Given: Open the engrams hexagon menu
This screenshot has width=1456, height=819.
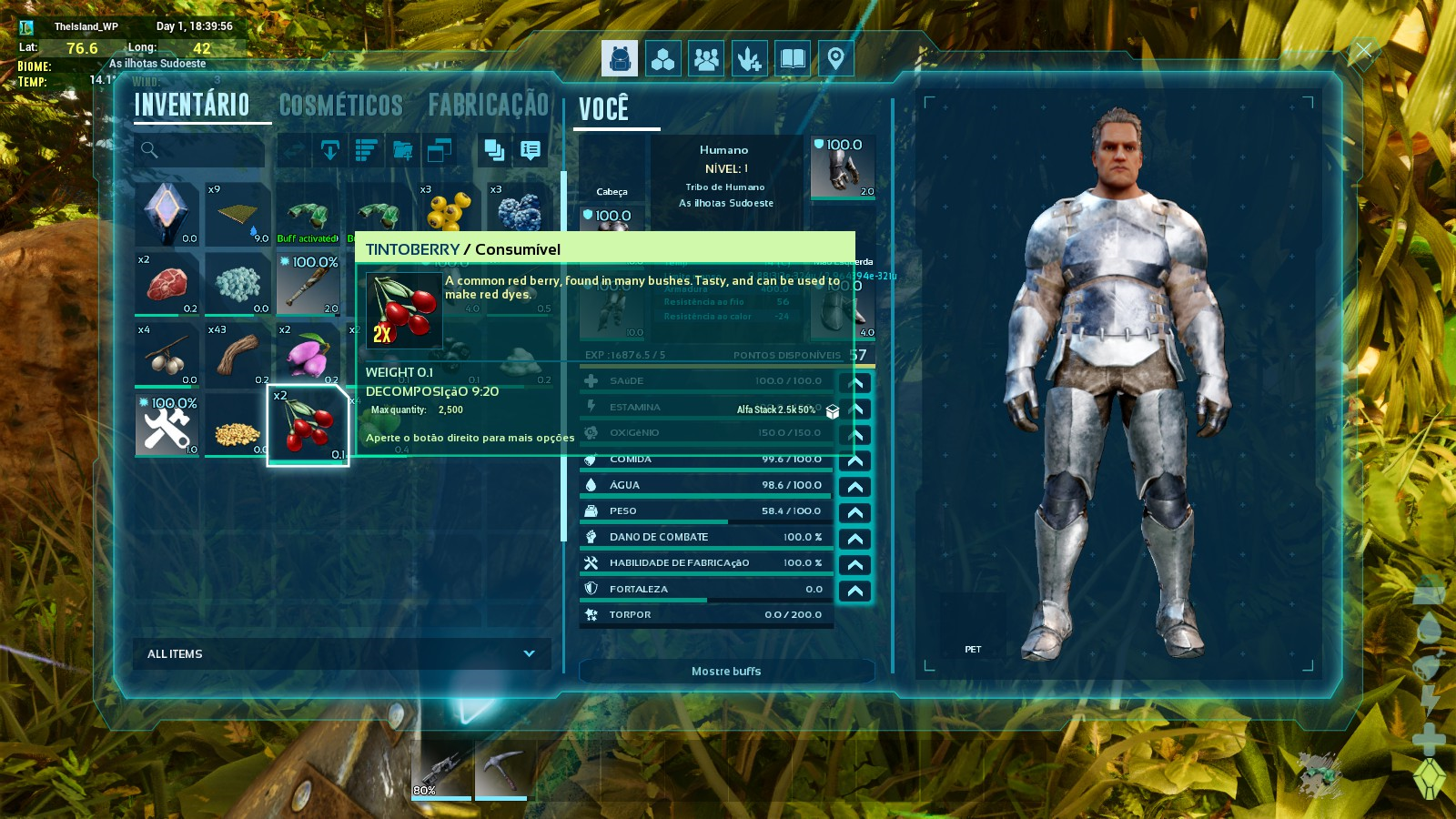Looking at the screenshot, I should pos(663,59).
